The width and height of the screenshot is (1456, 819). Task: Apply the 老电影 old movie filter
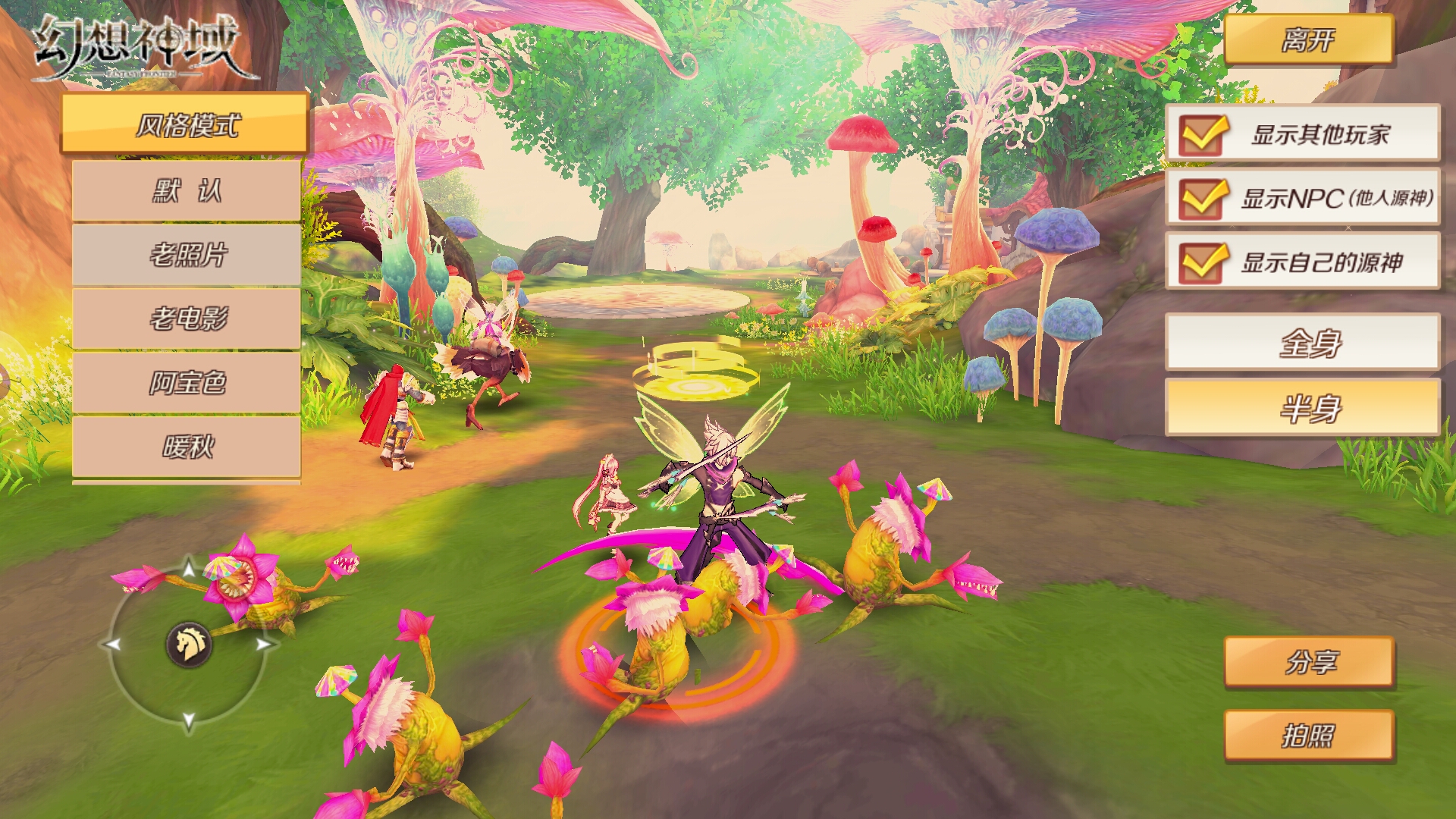187,318
